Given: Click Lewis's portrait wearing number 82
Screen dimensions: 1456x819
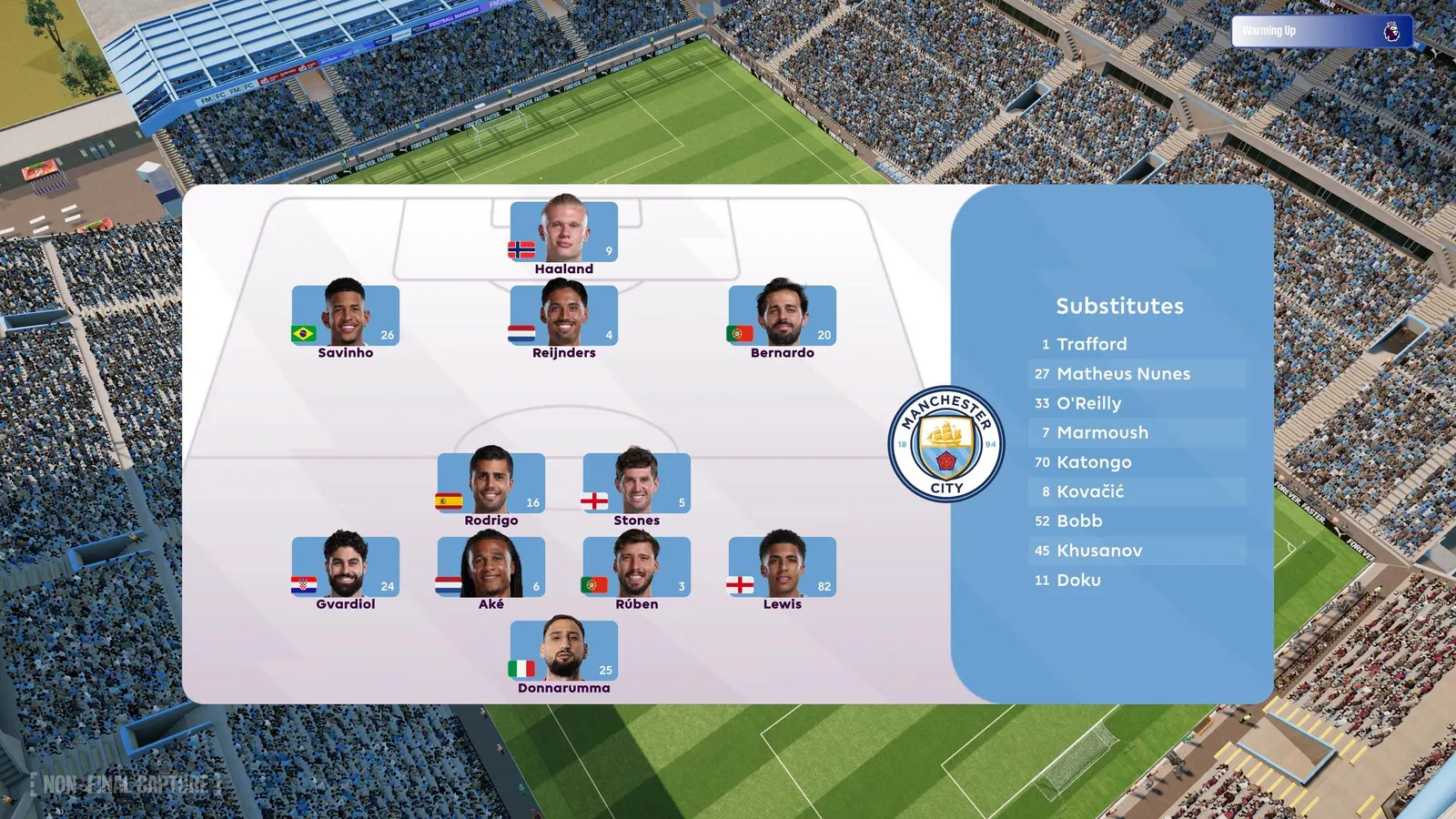Looking at the screenshot, I should [783, 564].
